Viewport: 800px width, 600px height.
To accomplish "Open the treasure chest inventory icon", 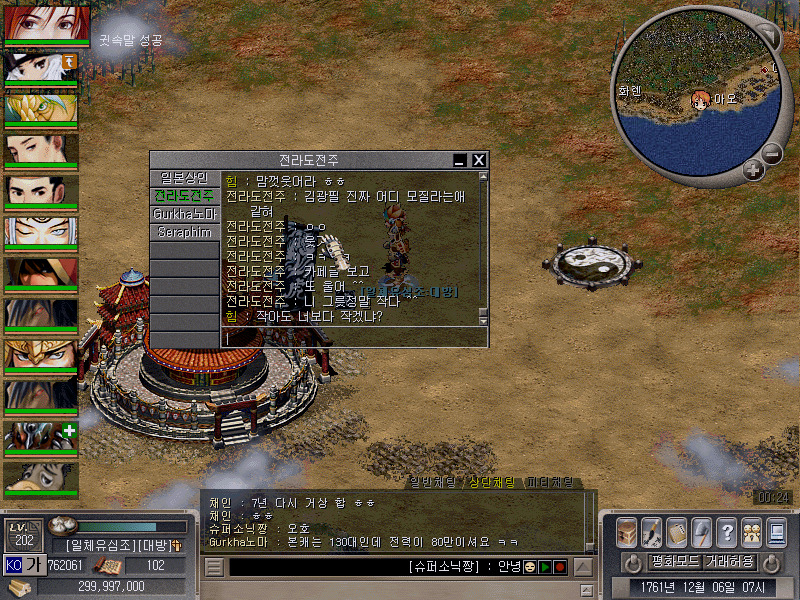I will tap(627, 531).
